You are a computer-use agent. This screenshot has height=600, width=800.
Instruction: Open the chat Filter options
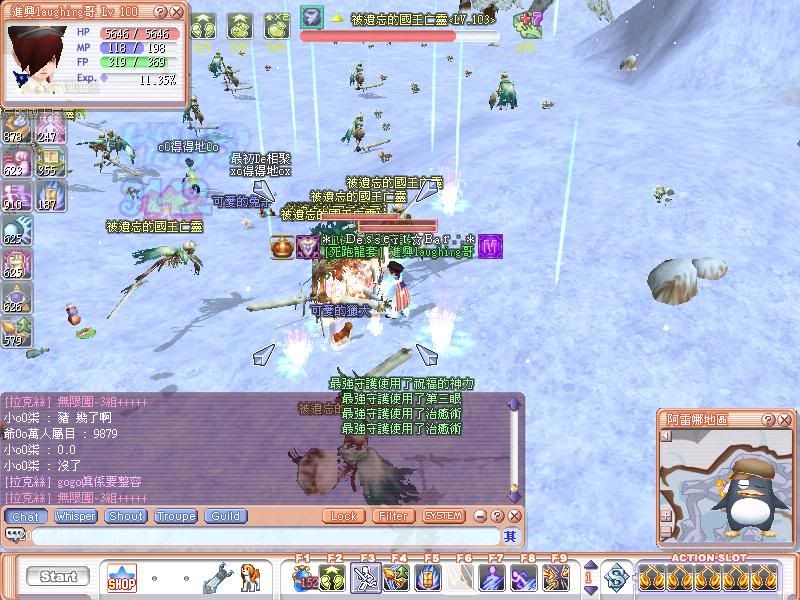coord(393,516)
